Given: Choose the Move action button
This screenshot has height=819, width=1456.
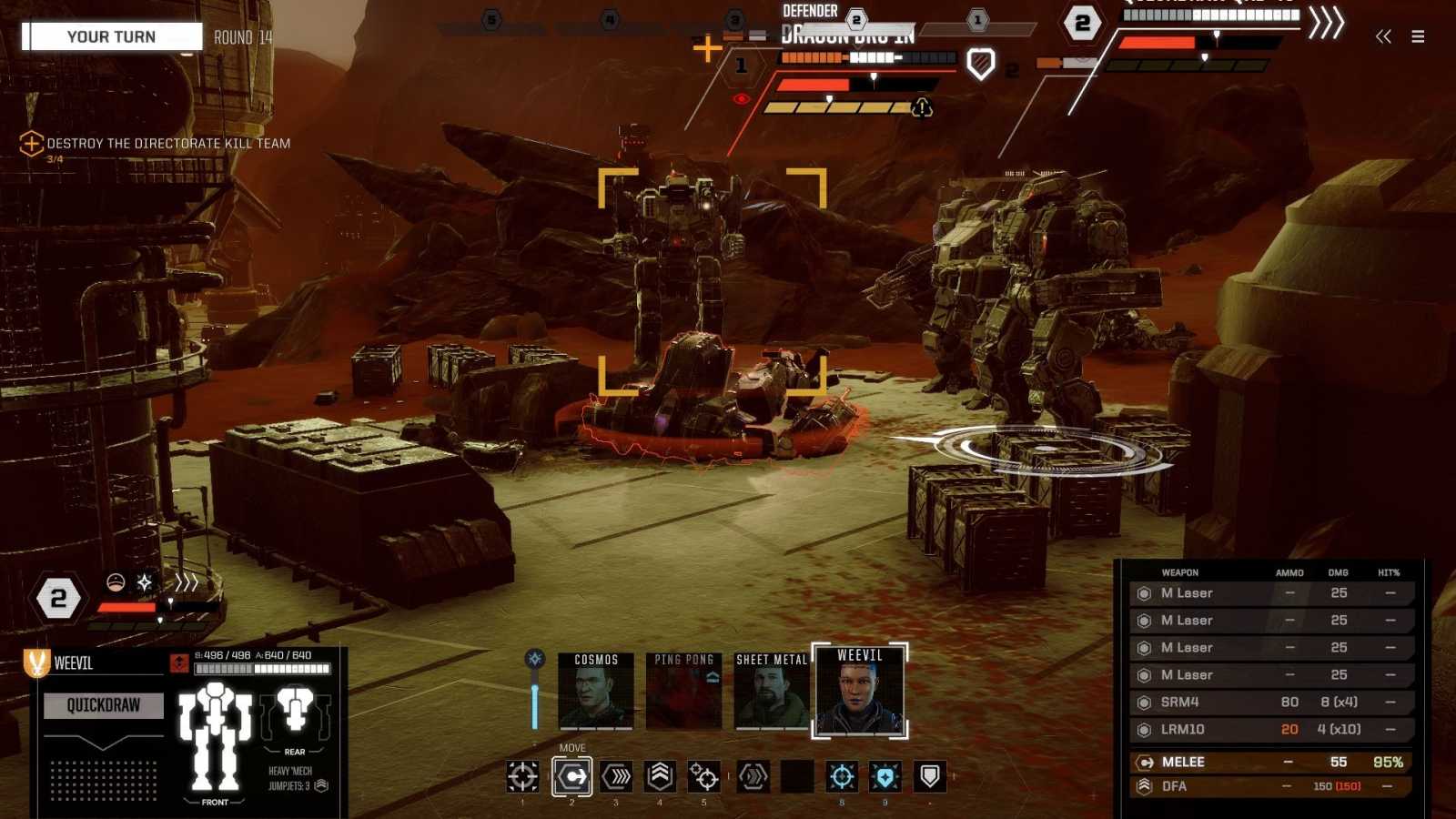Looking at the screenshot, I should (x=572, y=776).
